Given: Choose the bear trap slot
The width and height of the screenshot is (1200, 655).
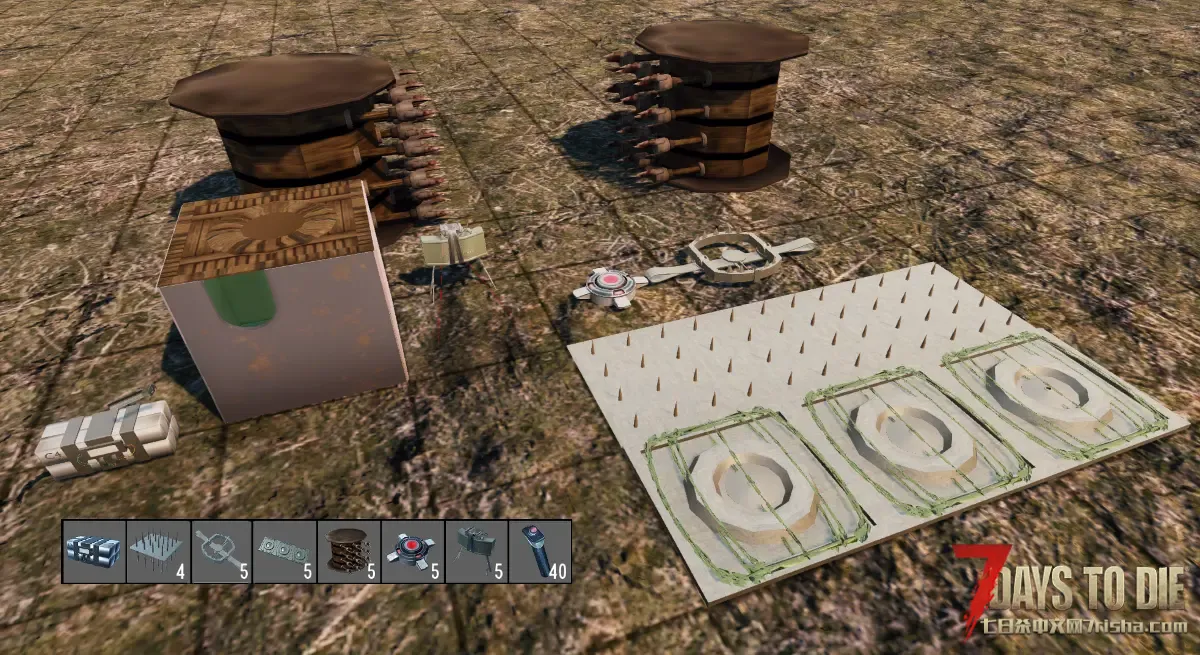Looking at the screenshot, I should pos(221,551).
